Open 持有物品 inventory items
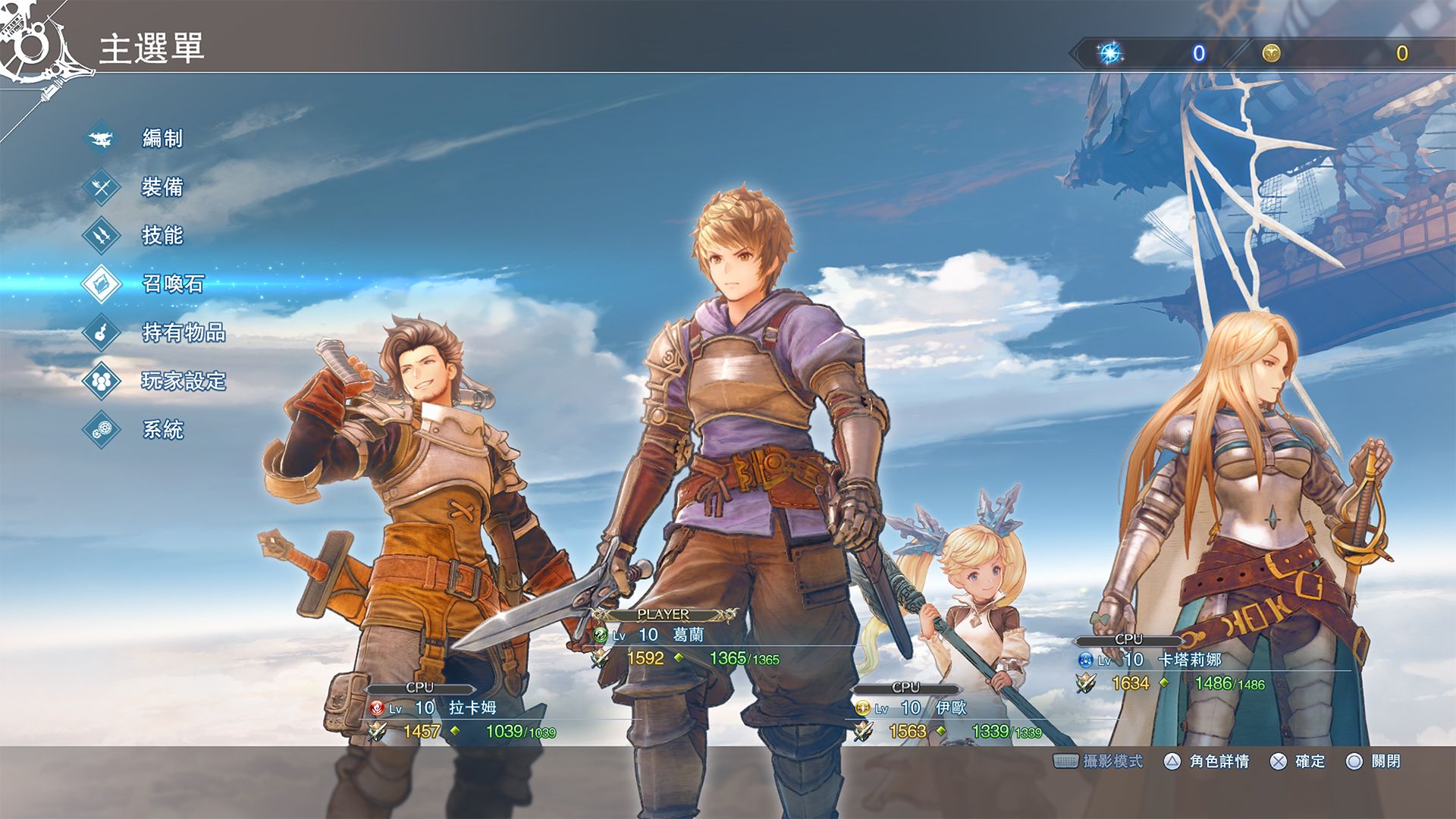Image resolution: width=1456 pixels, height=819 pixels. pyautogui.click(x=184, y=333)
